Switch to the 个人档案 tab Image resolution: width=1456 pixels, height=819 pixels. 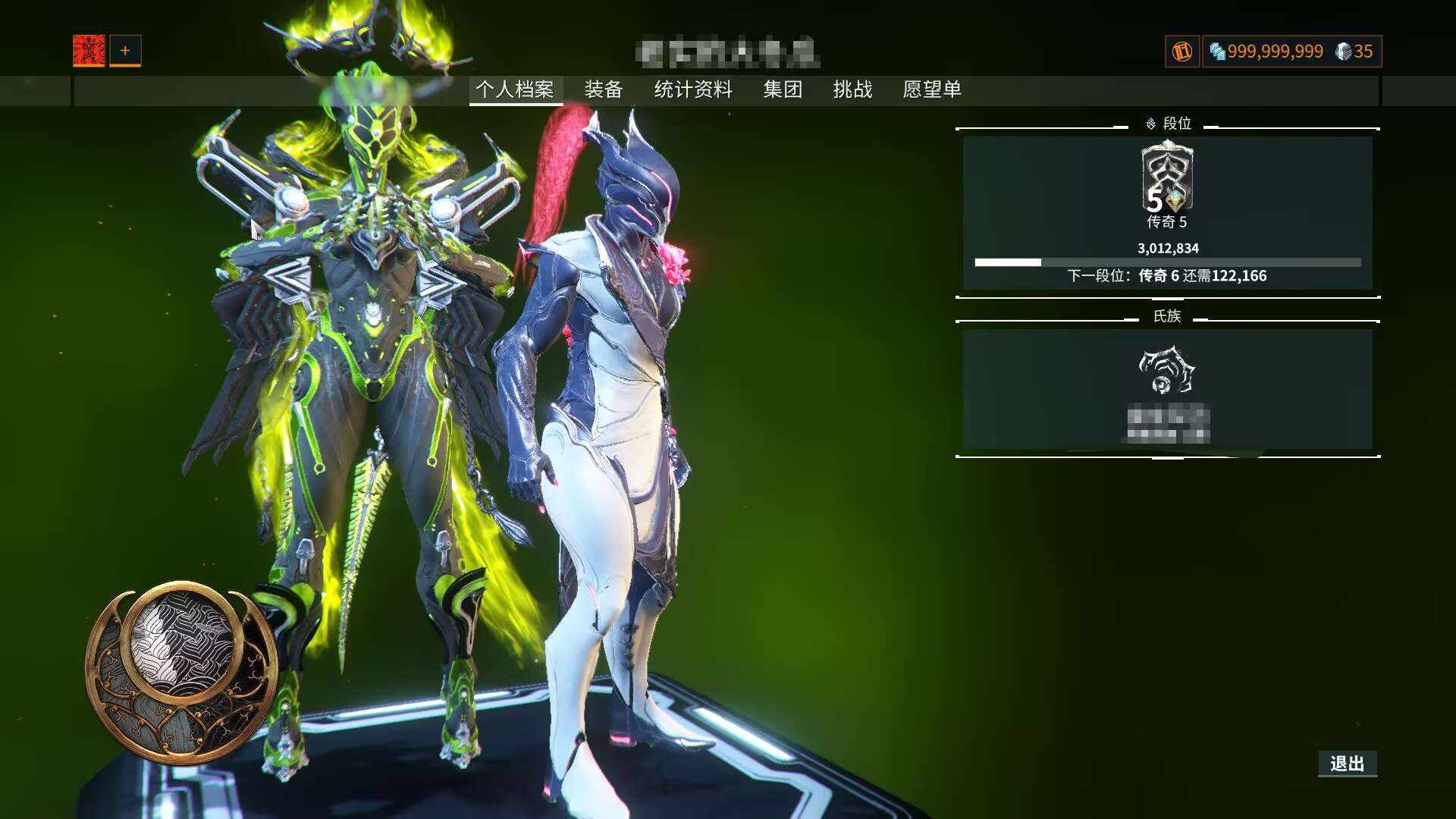tap(515, 89)
